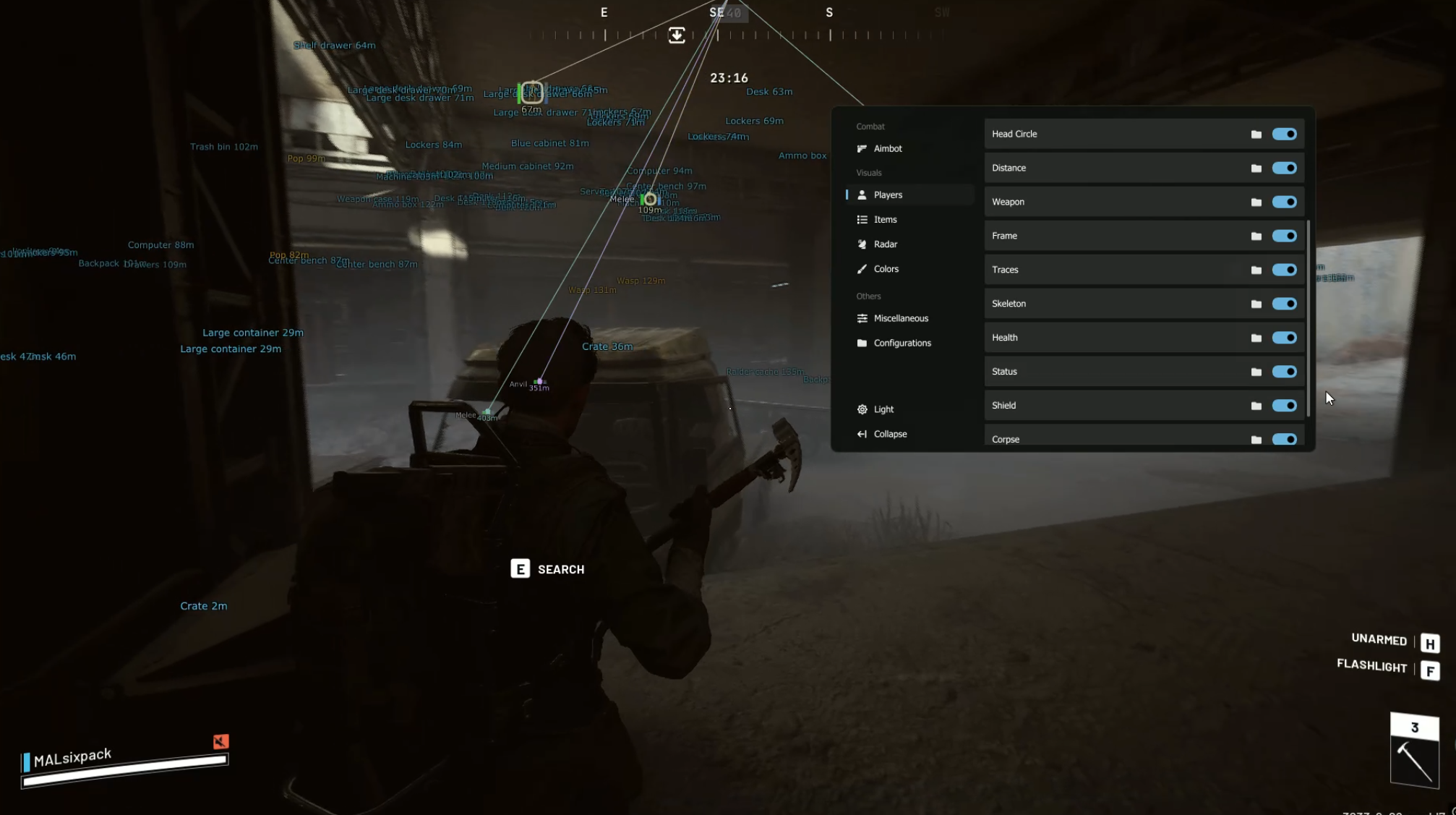The width and height of the screenshot is (1456, 815).
Task: Open the Miscellaneous settings
Action: 900,318
